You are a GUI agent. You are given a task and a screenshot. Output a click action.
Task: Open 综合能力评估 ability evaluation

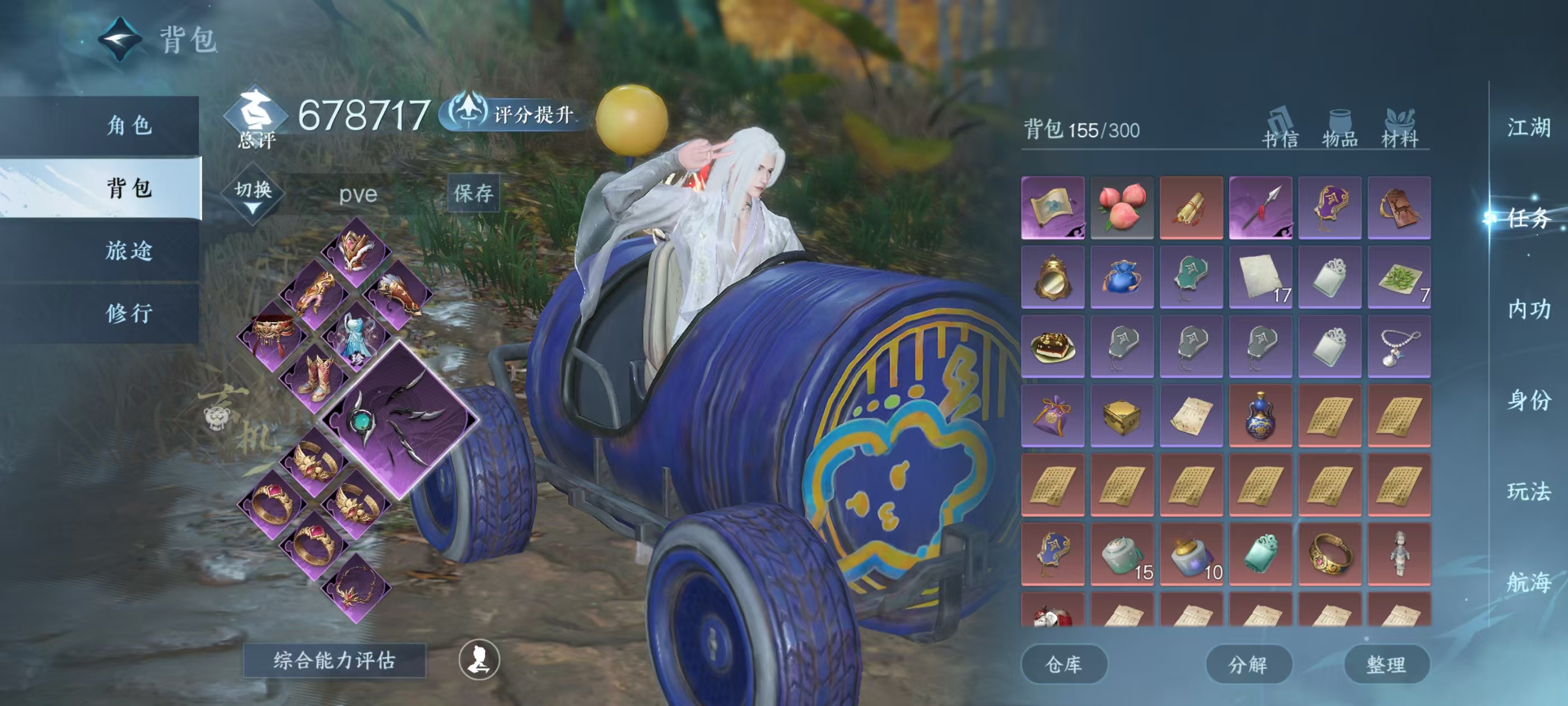pos(334,660)
